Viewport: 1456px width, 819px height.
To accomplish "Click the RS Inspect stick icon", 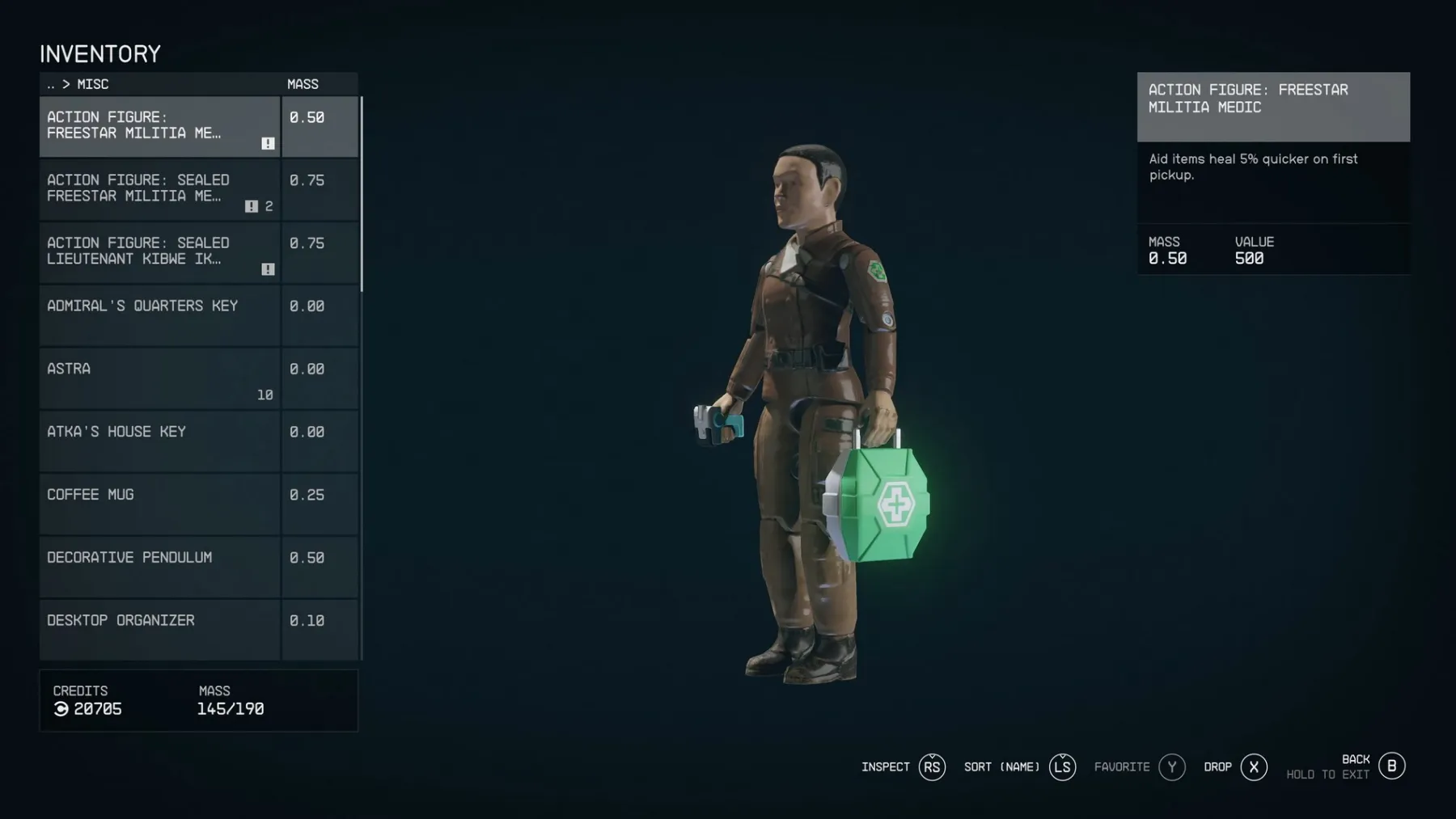I will (932, 766).
